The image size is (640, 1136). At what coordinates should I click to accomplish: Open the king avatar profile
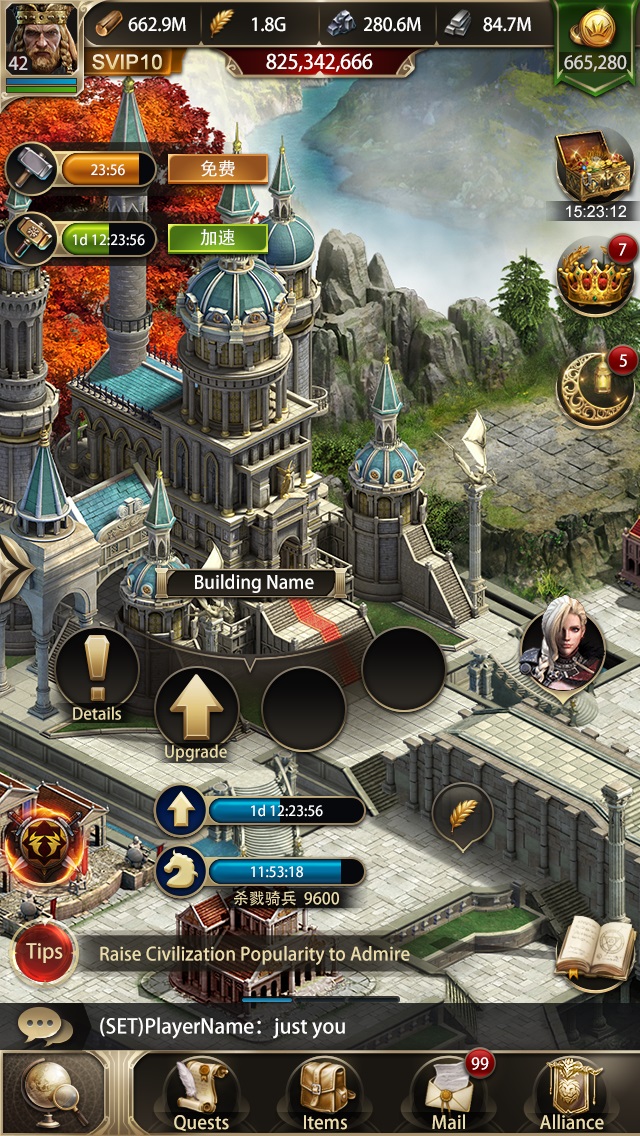tap(42, 40)
